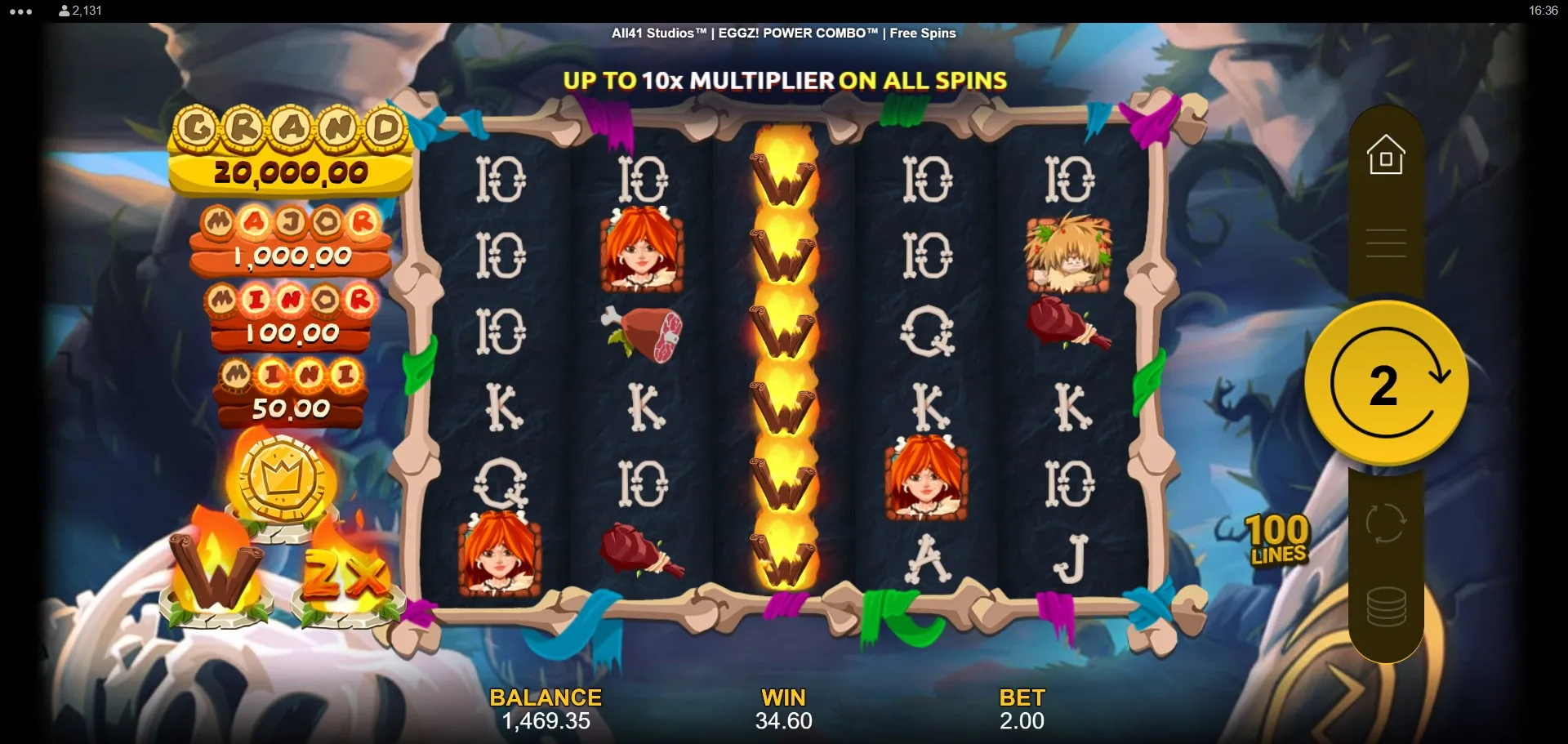Viewport: 1568px width, 744px height.
Task: Click the yellow spin button showing 2
Action: [1386, 383]
